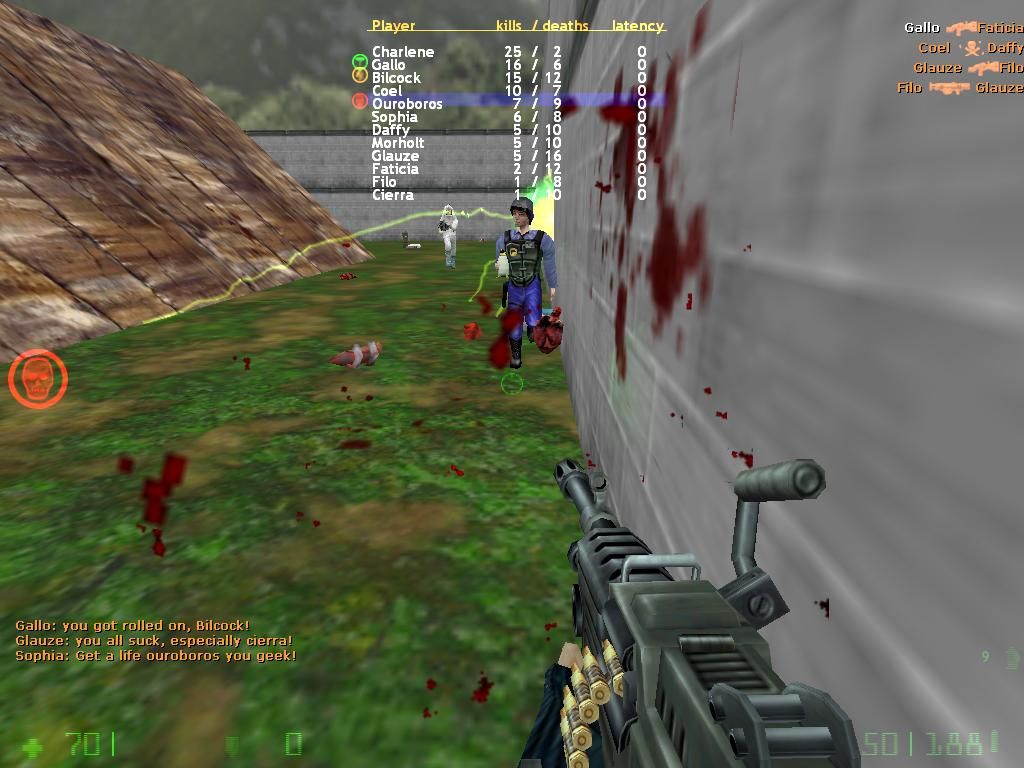
Task: Click Glauze's scoreboard row
Action: [395, 156]
